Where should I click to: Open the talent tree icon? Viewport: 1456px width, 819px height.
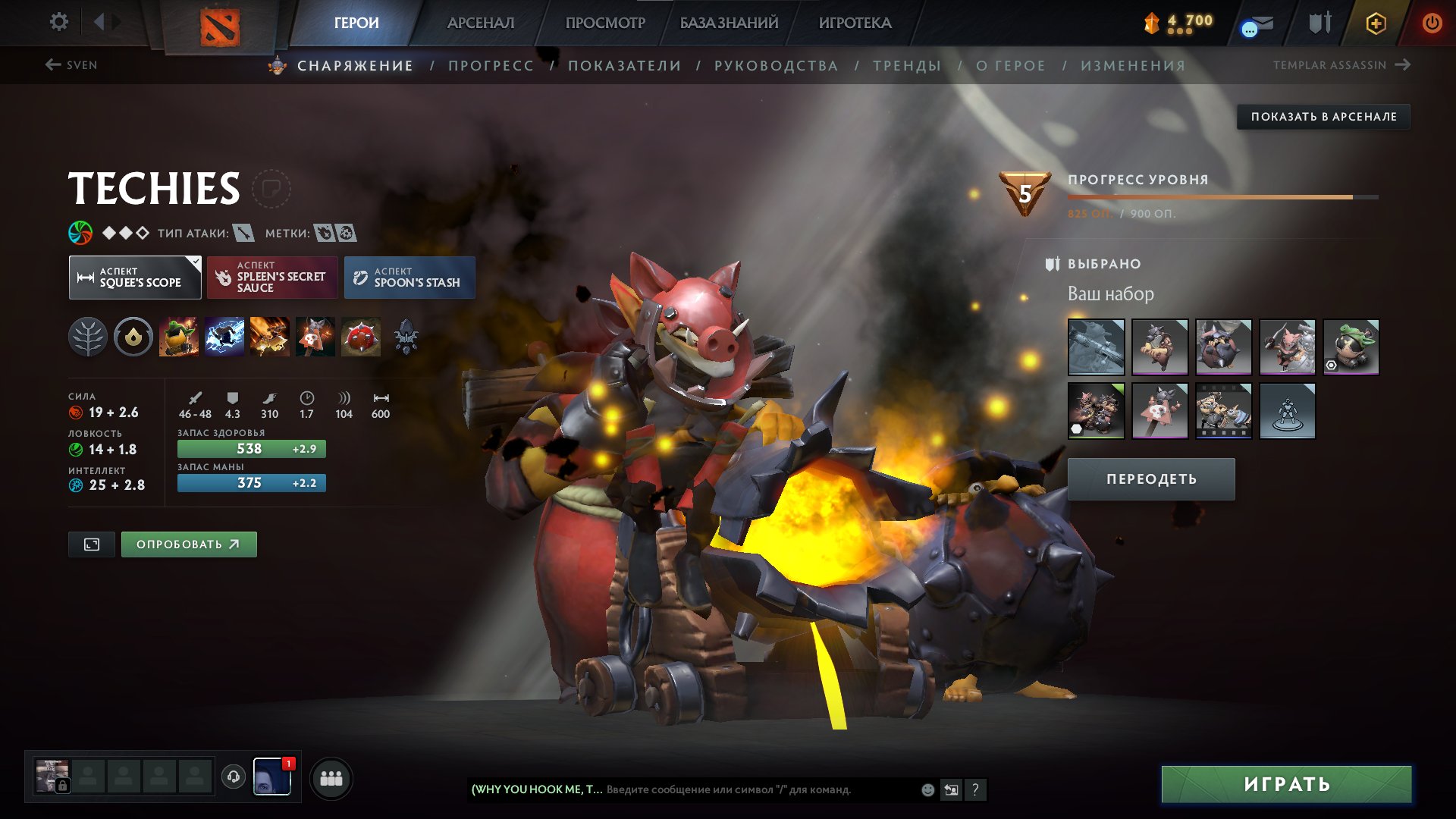[89, 337]
